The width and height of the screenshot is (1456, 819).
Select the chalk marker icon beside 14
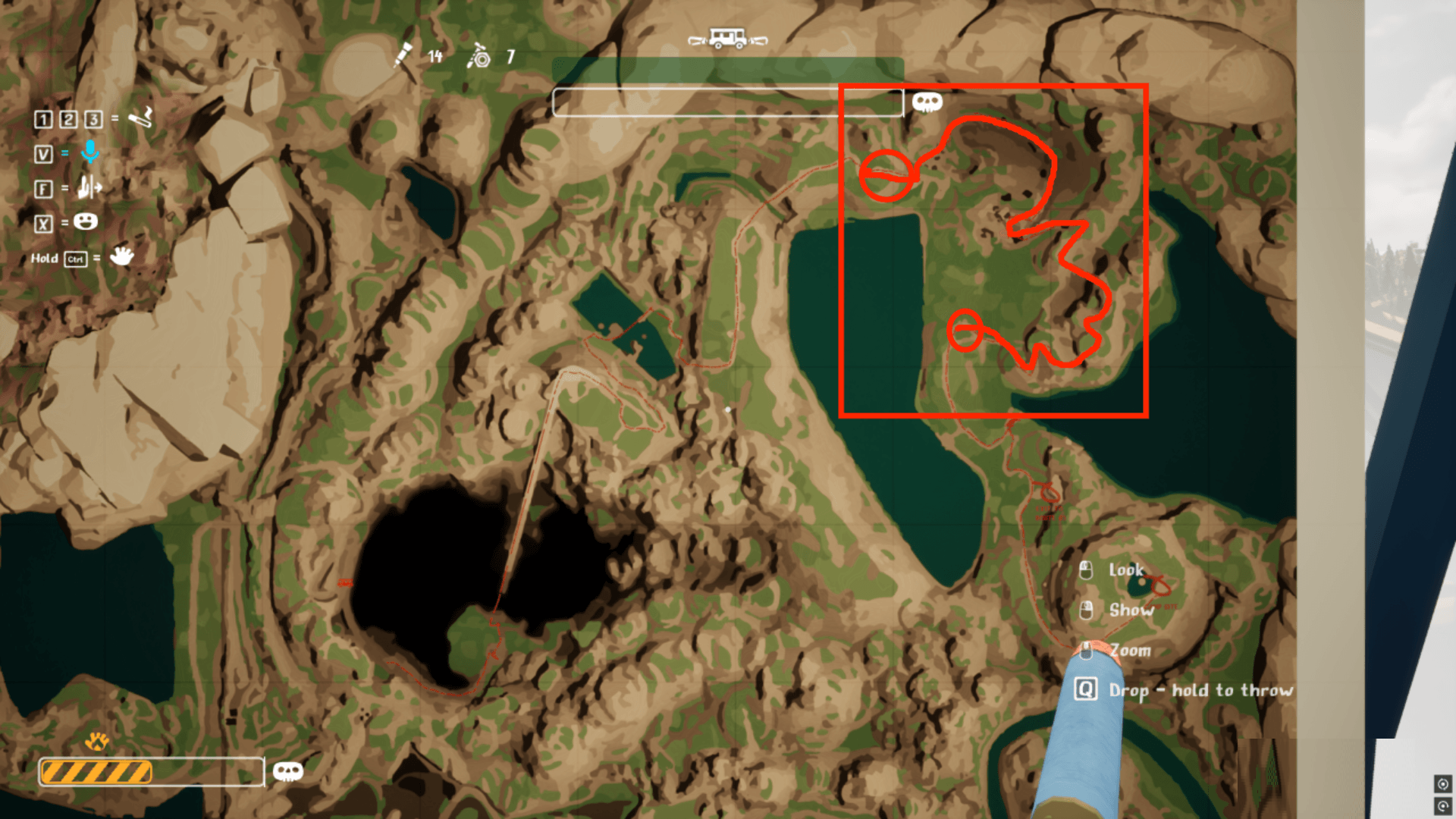click(403, 55)
